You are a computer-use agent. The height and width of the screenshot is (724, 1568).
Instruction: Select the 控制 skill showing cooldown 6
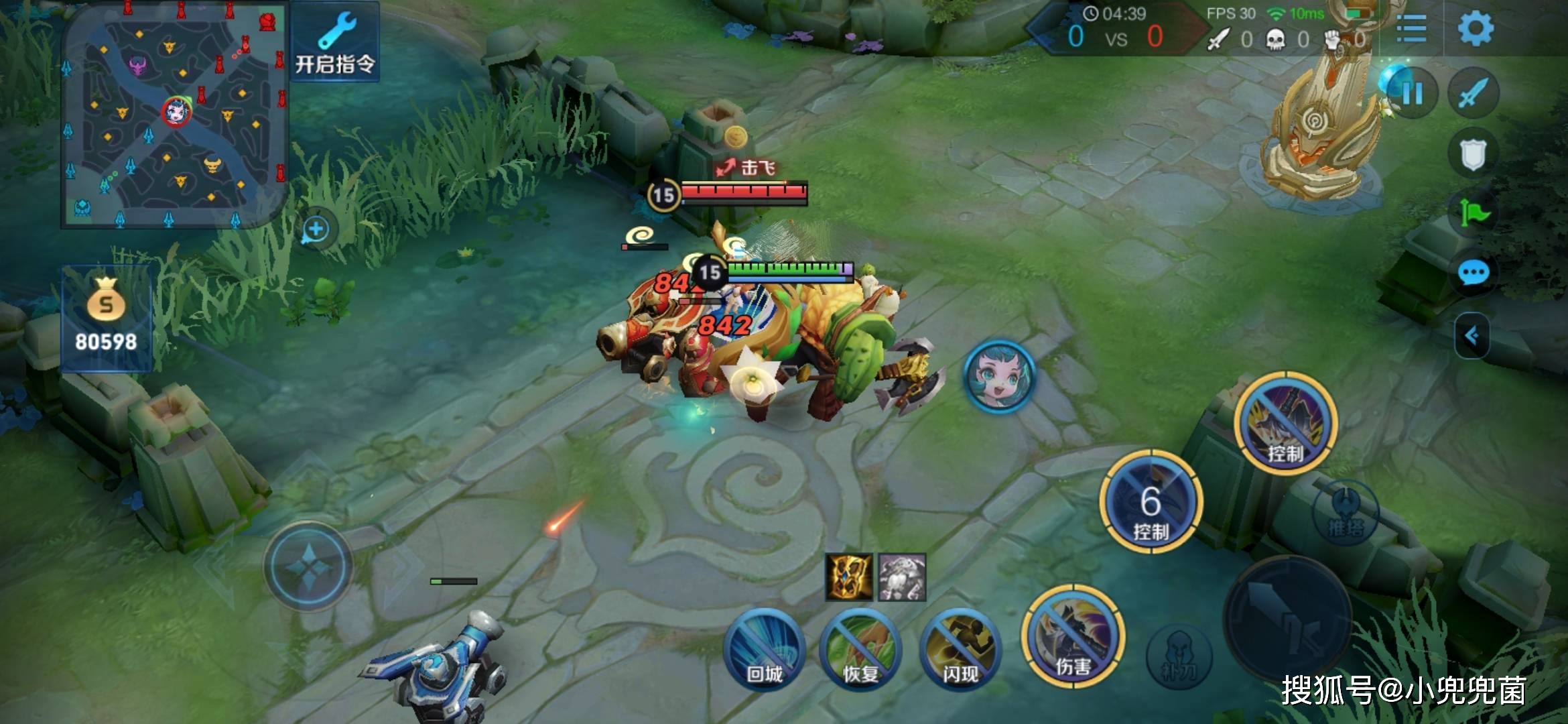(x=1151, y=502)
